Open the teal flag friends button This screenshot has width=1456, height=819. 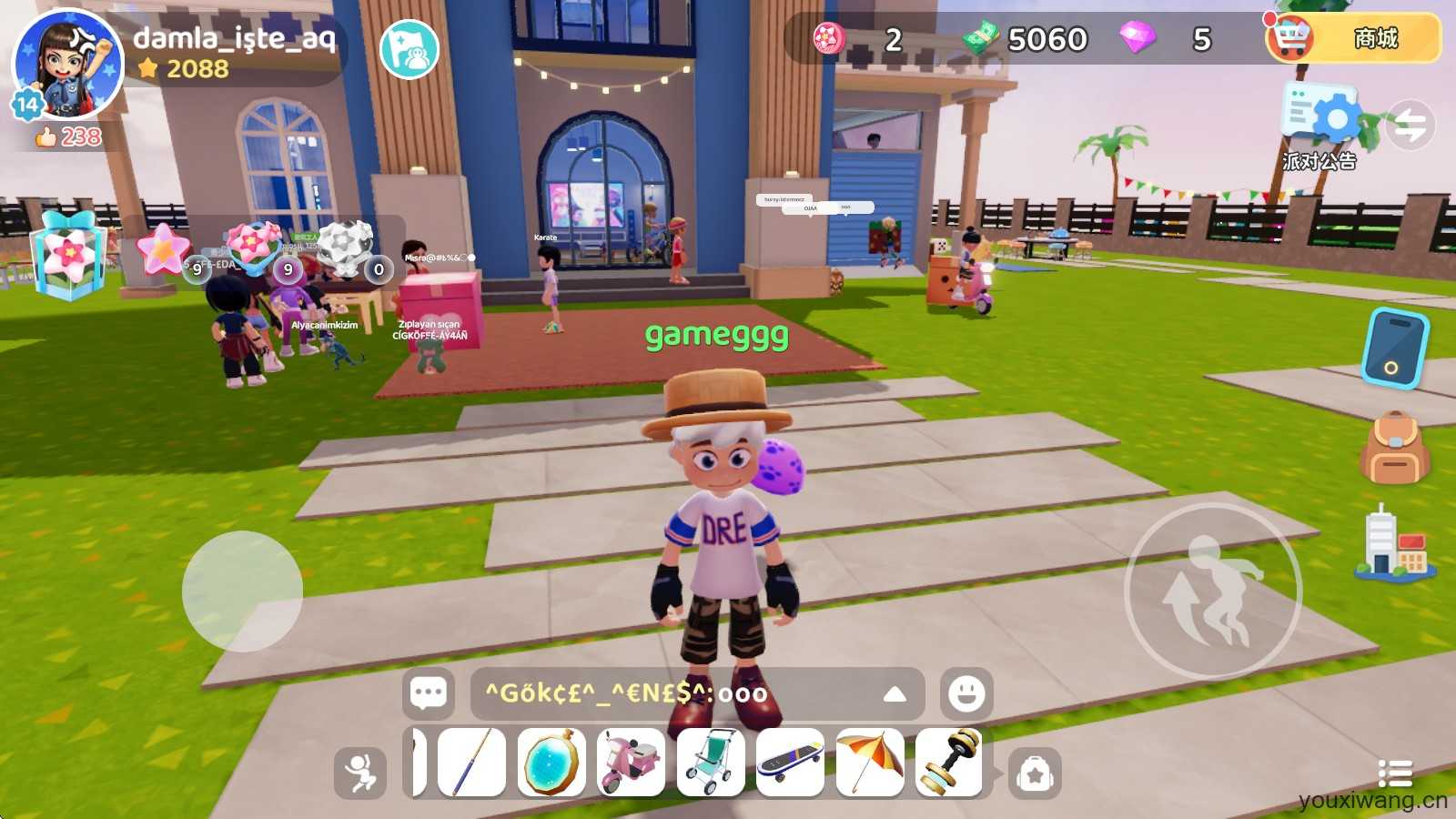tap(409, 49)
